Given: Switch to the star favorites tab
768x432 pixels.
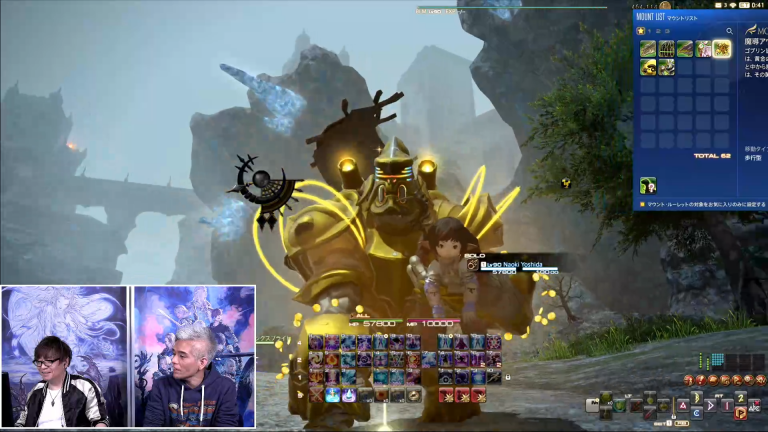Looking at the screenshot, I should 641,31.
